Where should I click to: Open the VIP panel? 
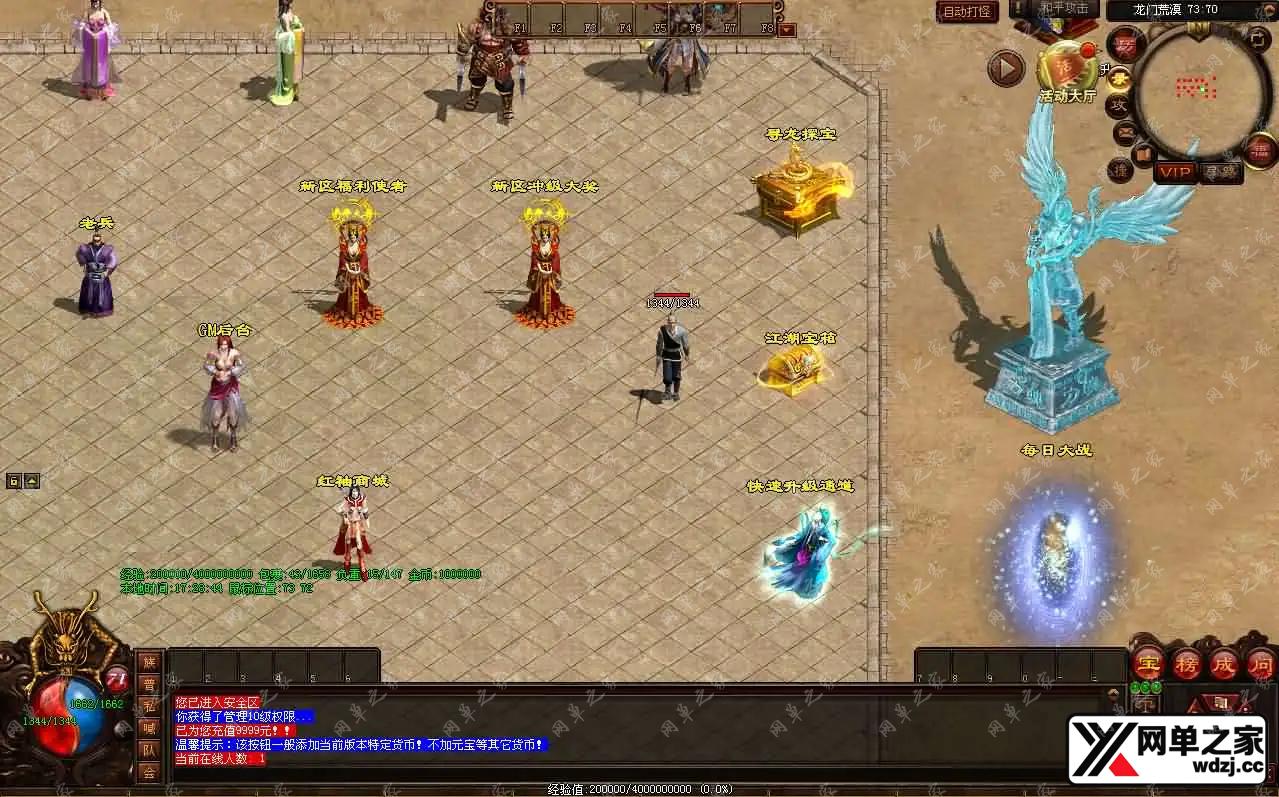coord(1175,172)
